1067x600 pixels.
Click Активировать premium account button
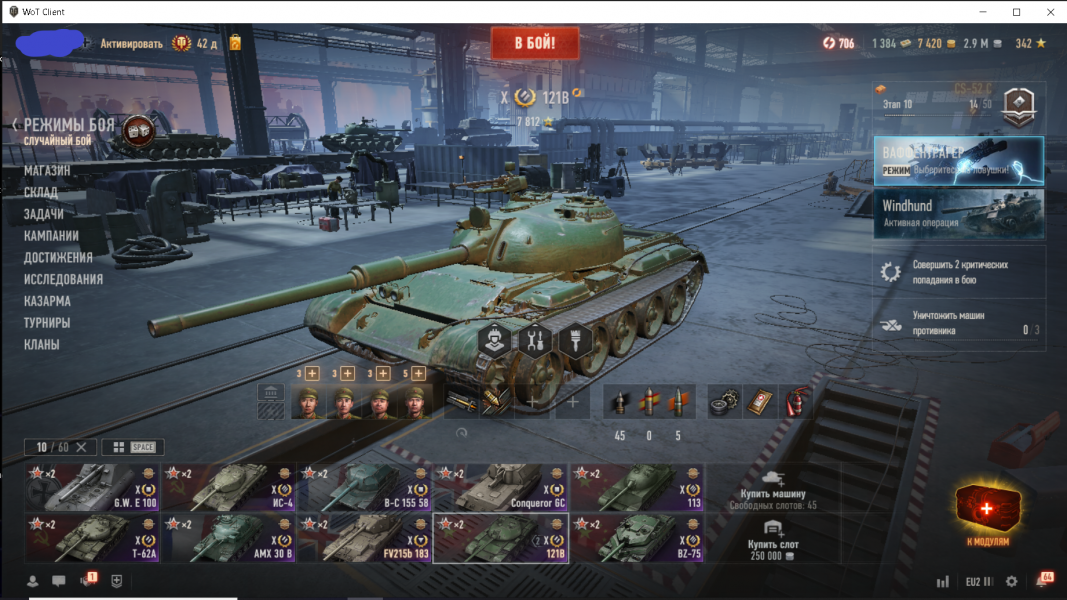click(131, 43)
